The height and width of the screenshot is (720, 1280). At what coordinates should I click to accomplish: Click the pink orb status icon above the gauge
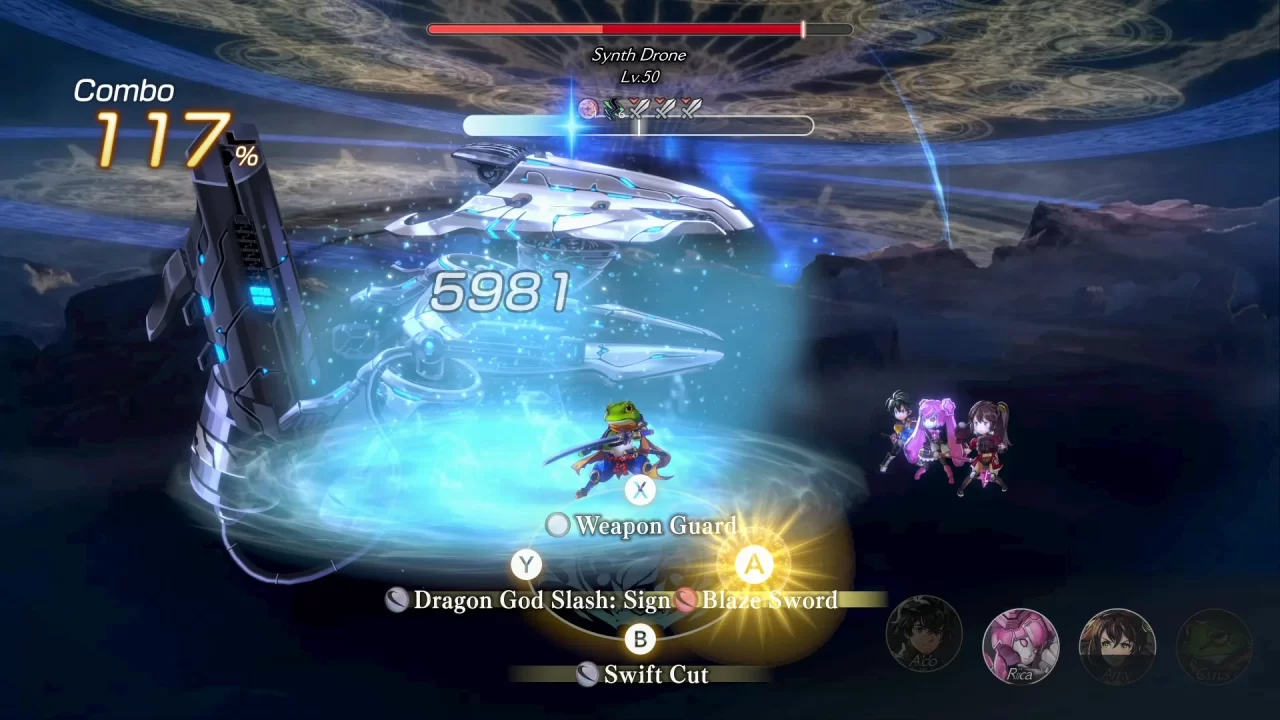[x=587, y=110]
